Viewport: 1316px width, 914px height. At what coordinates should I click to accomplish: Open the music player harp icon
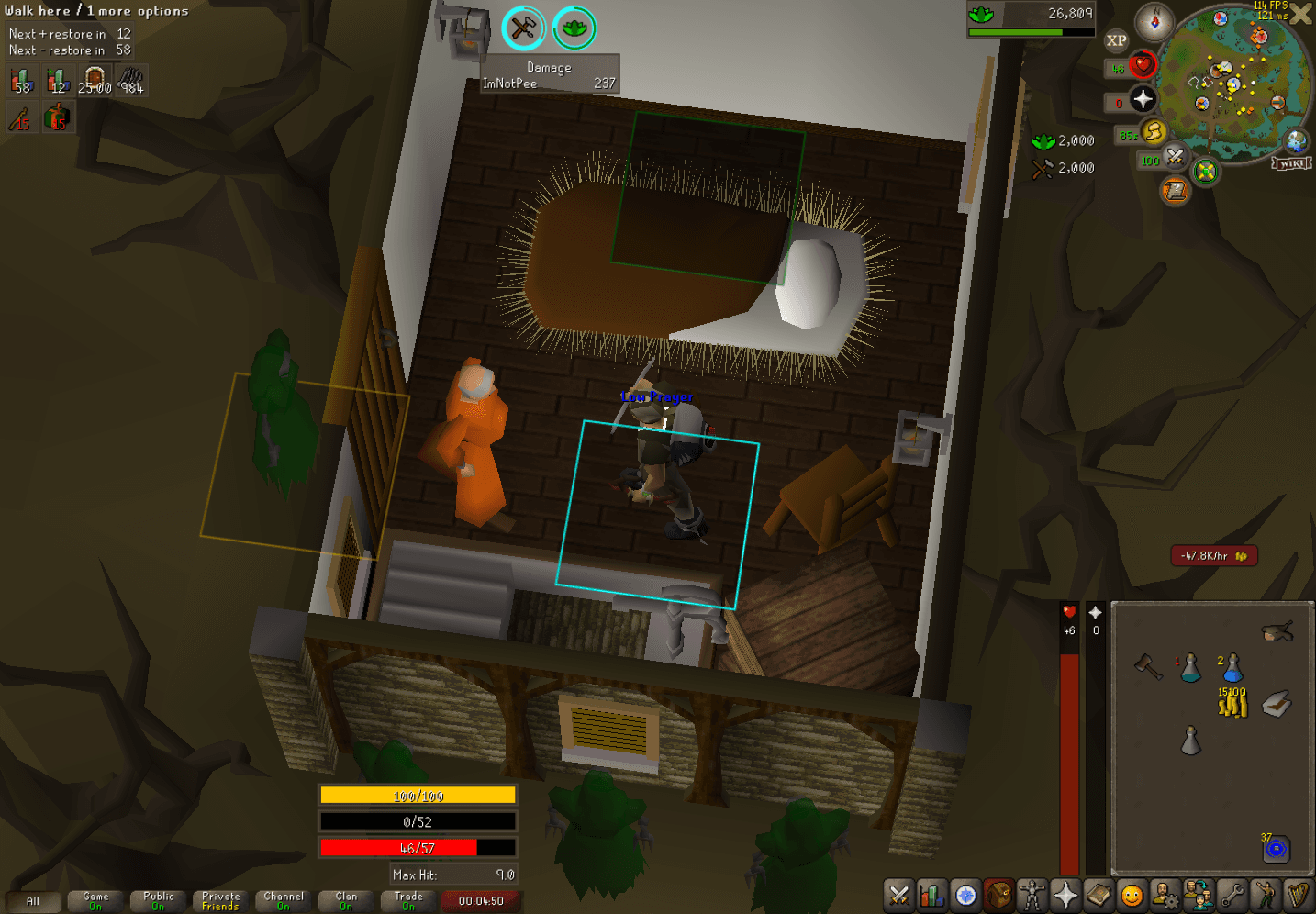pyautogui.click(x=1296, y=895)
